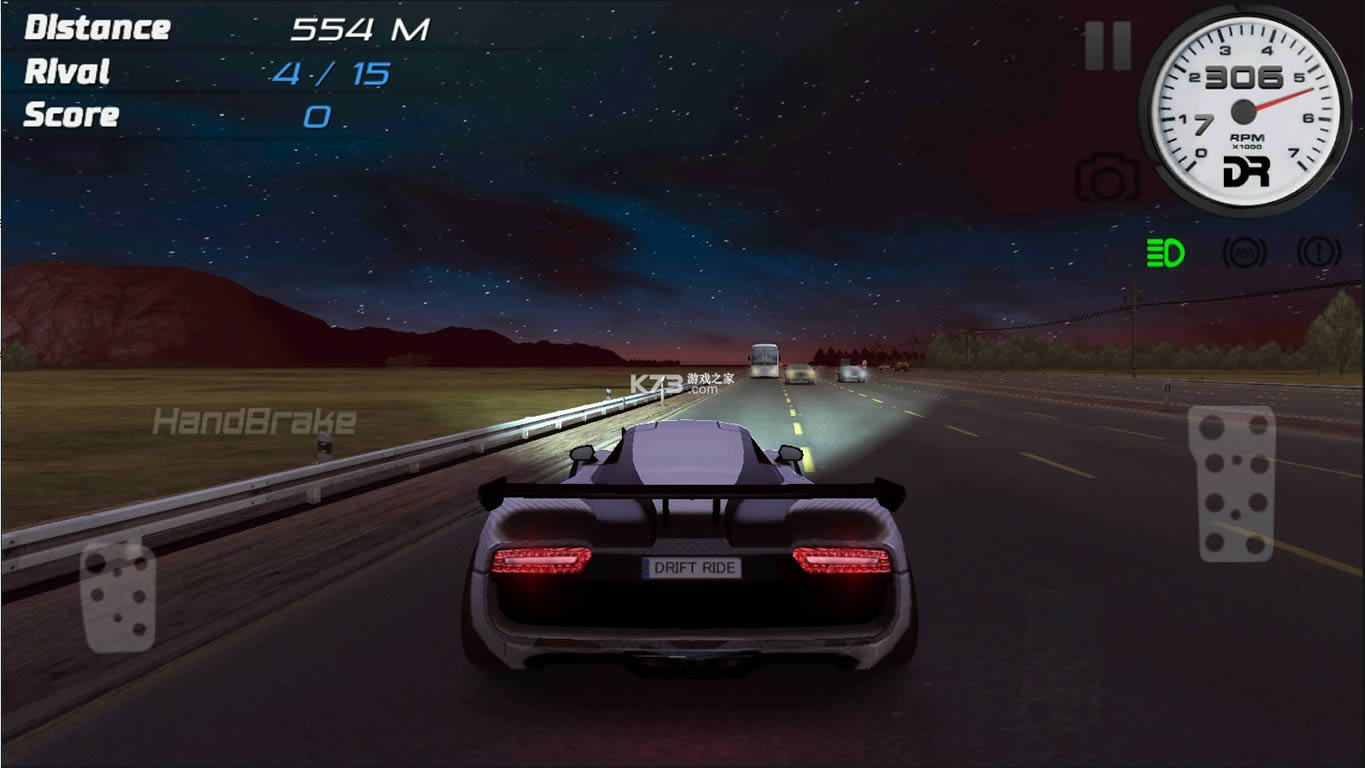Tap the DRIFT RIDE license plate

click(690, 567)
